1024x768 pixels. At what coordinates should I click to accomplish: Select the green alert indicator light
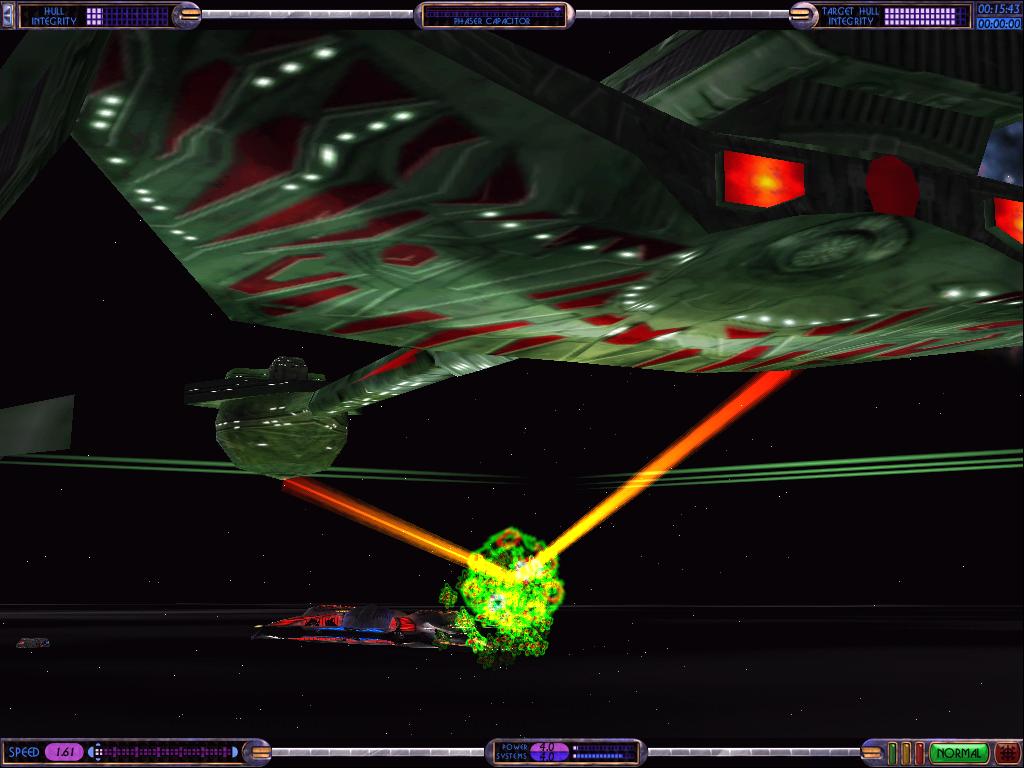[x=894, y=752]
